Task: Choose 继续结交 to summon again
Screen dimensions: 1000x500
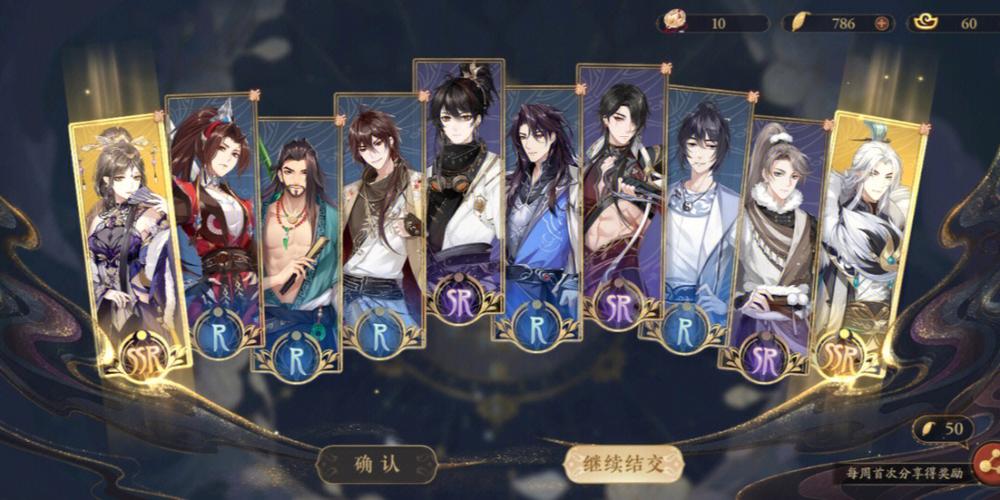Action: tap(623, 463)
